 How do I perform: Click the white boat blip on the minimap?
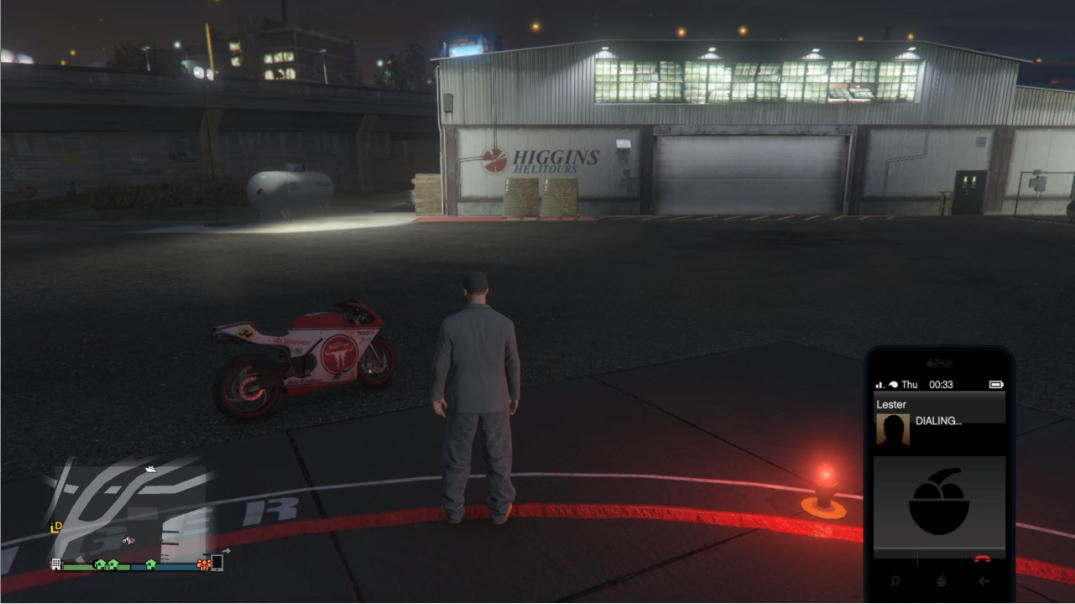click(150, 467)
